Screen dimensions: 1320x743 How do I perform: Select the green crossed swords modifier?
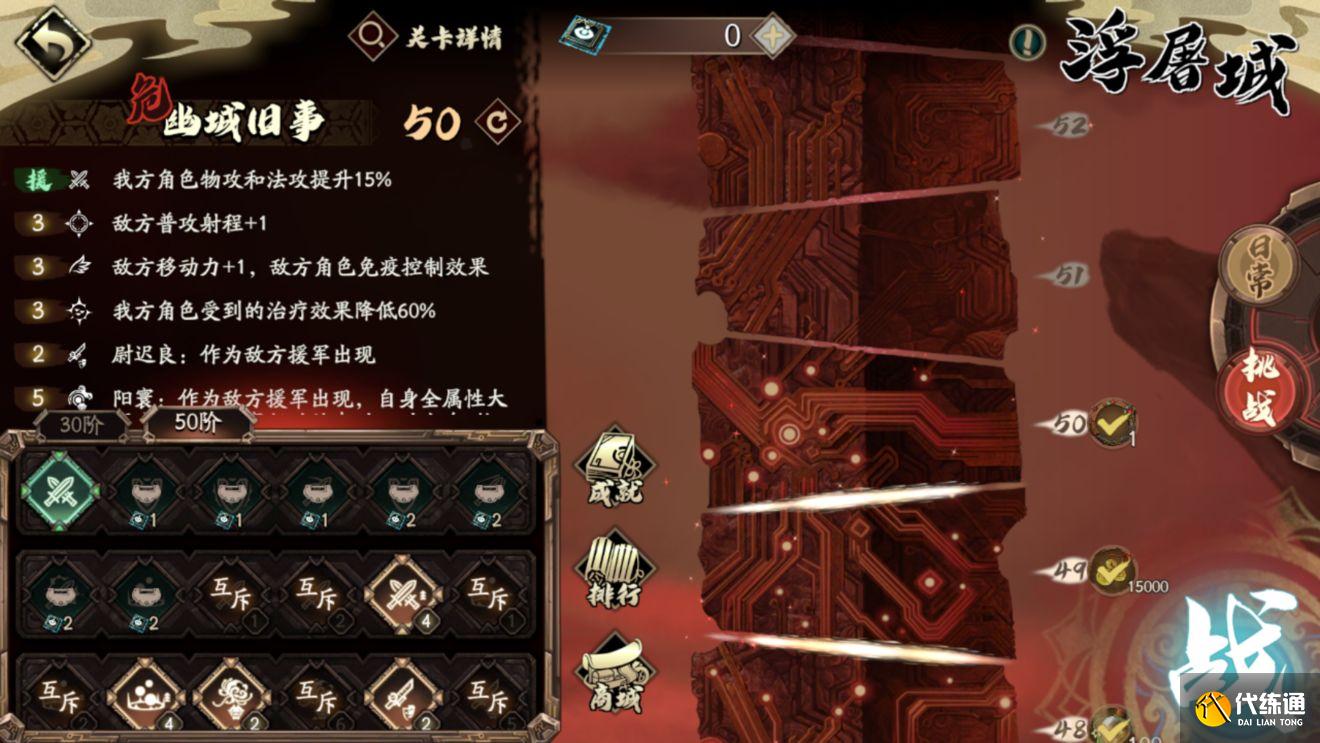pos(60,491)
